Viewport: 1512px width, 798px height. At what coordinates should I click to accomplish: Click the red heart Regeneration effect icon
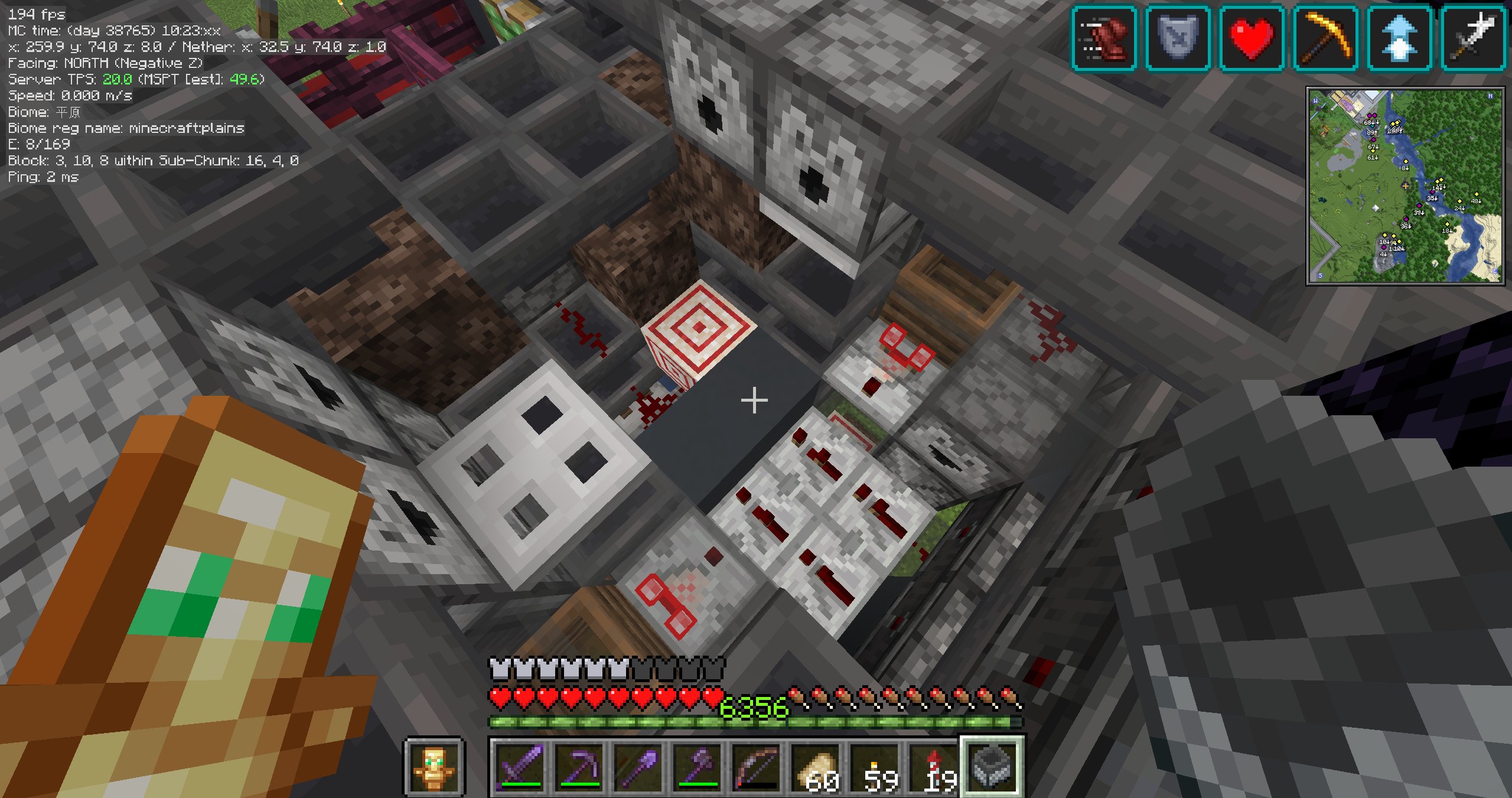[x=1252, y=38]
